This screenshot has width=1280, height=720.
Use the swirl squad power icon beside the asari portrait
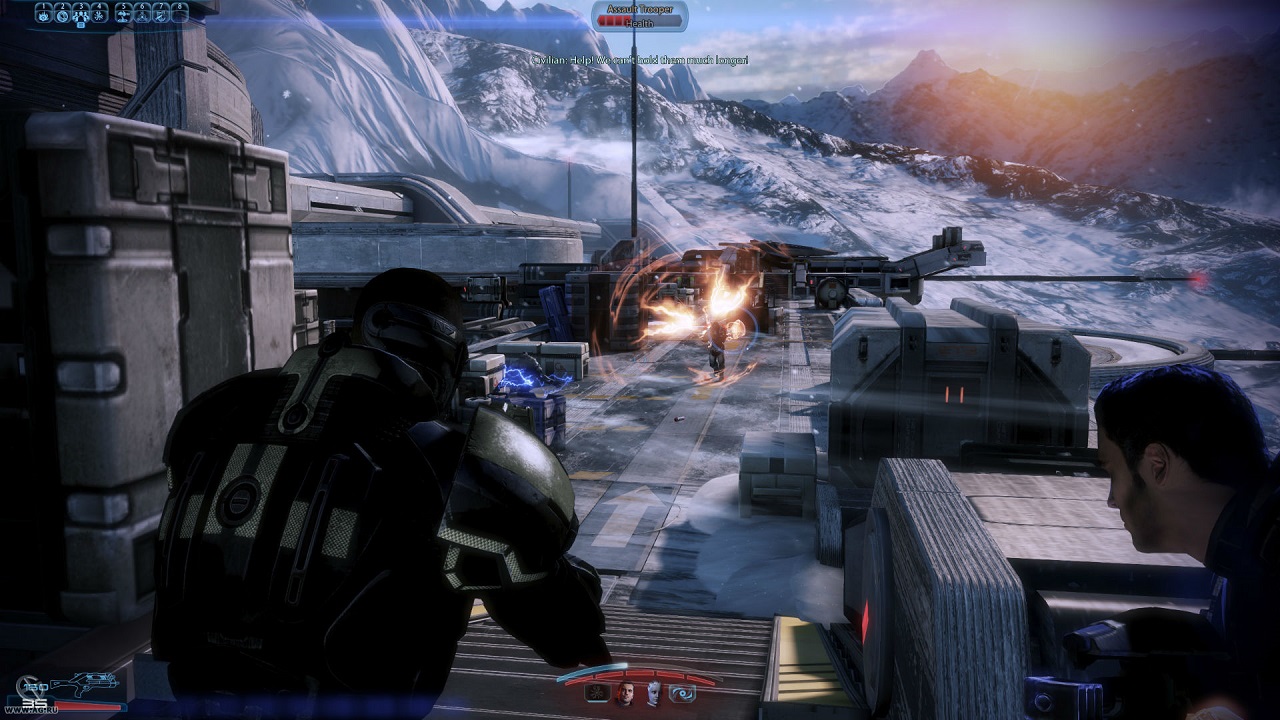pyautogui.click(x=684, y=692)
